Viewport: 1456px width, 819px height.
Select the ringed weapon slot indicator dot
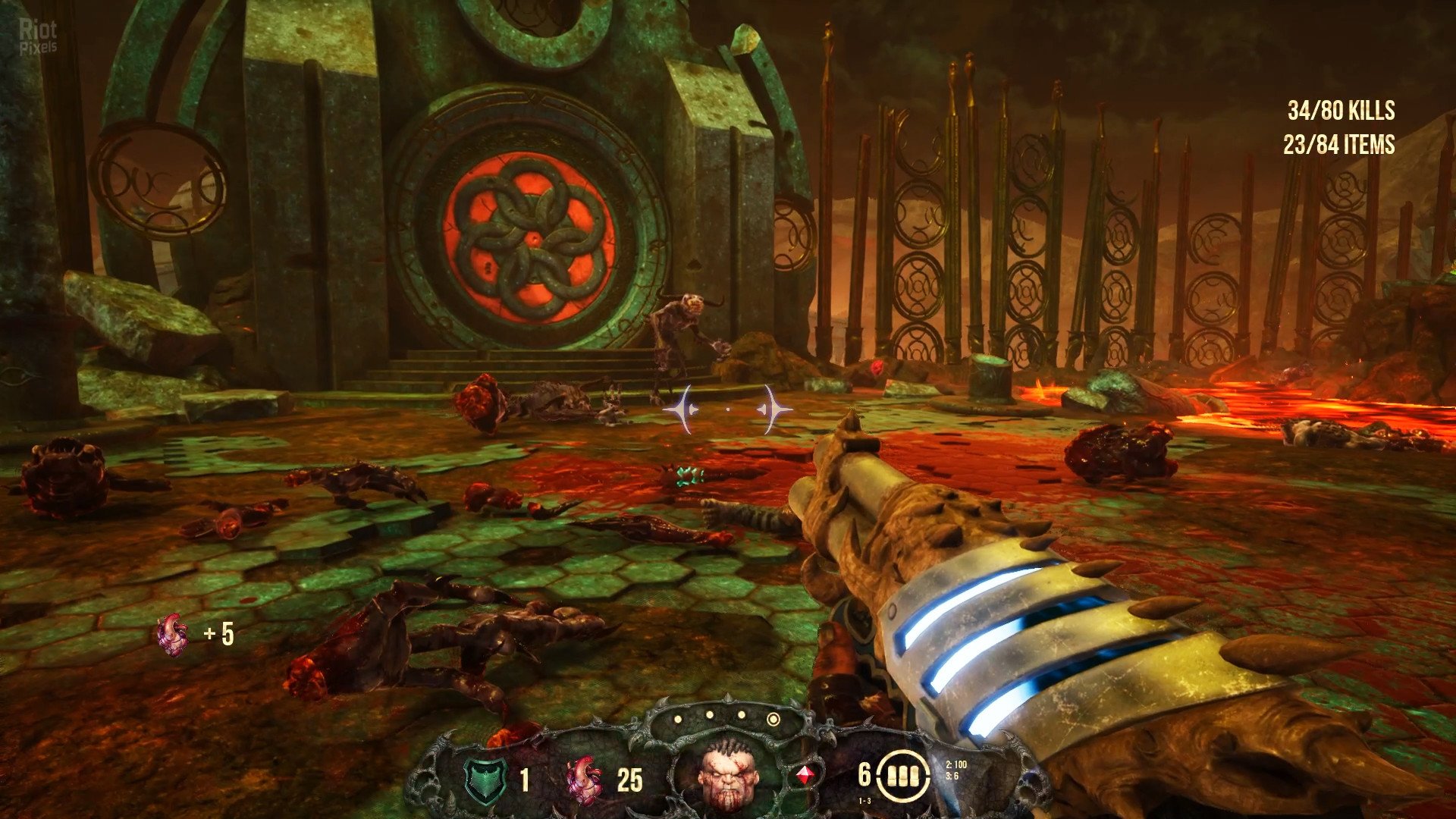(773, 718)
